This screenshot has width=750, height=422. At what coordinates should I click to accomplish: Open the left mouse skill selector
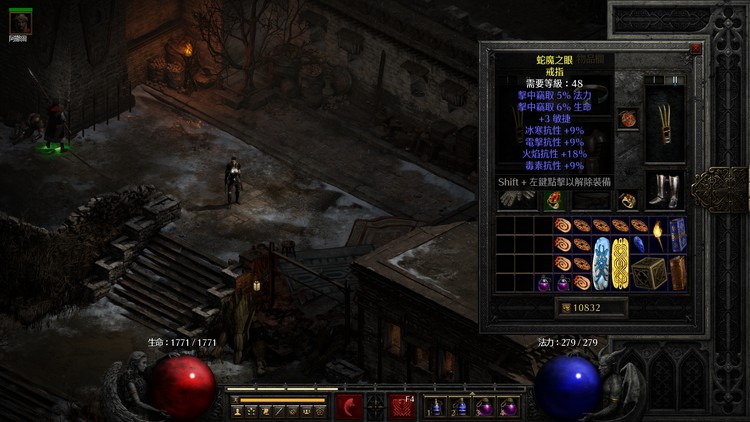(x=349, y=406)
